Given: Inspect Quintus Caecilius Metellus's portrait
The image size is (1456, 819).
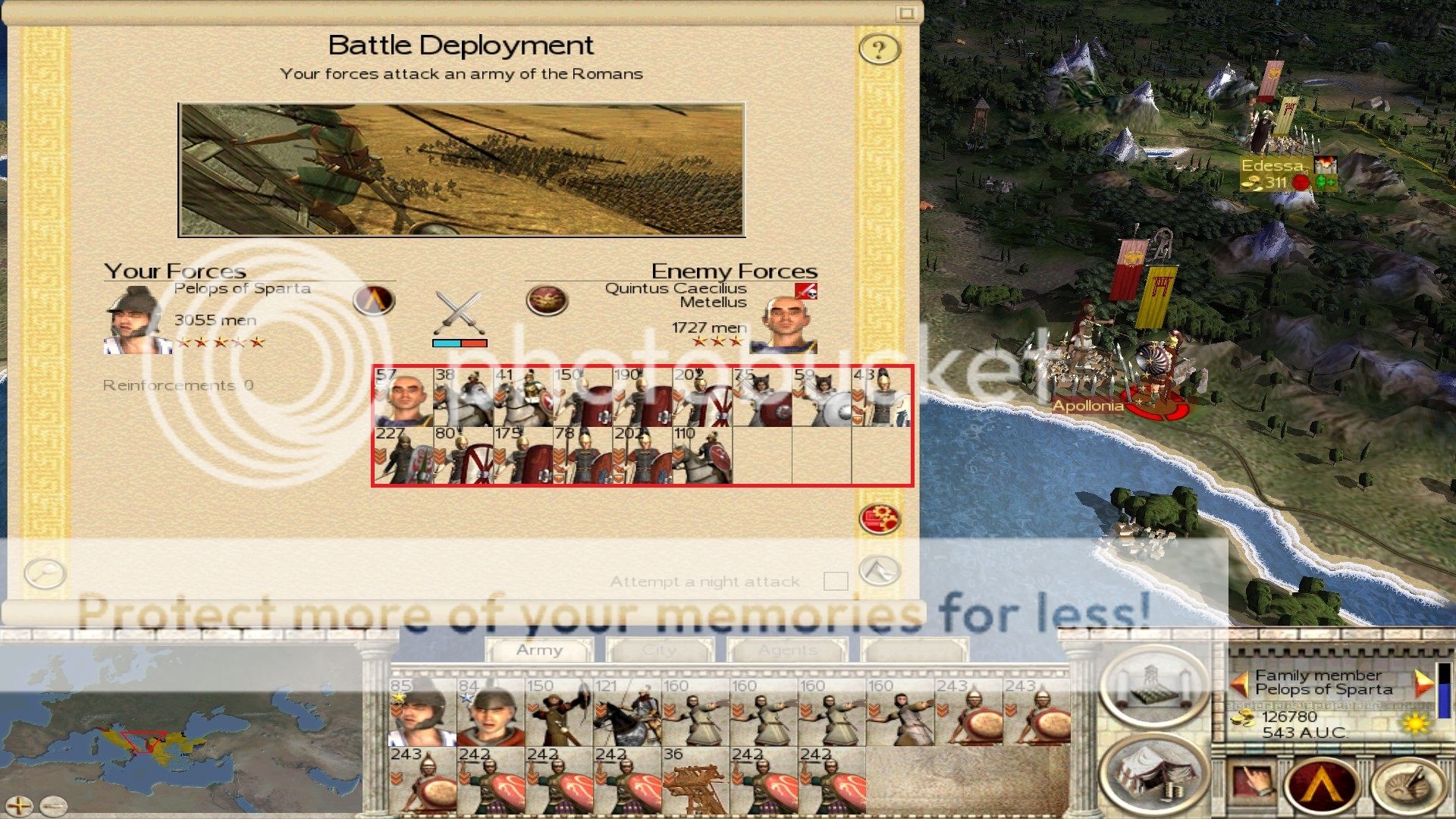Looking at the screenshot, I should tap(783, 325).
